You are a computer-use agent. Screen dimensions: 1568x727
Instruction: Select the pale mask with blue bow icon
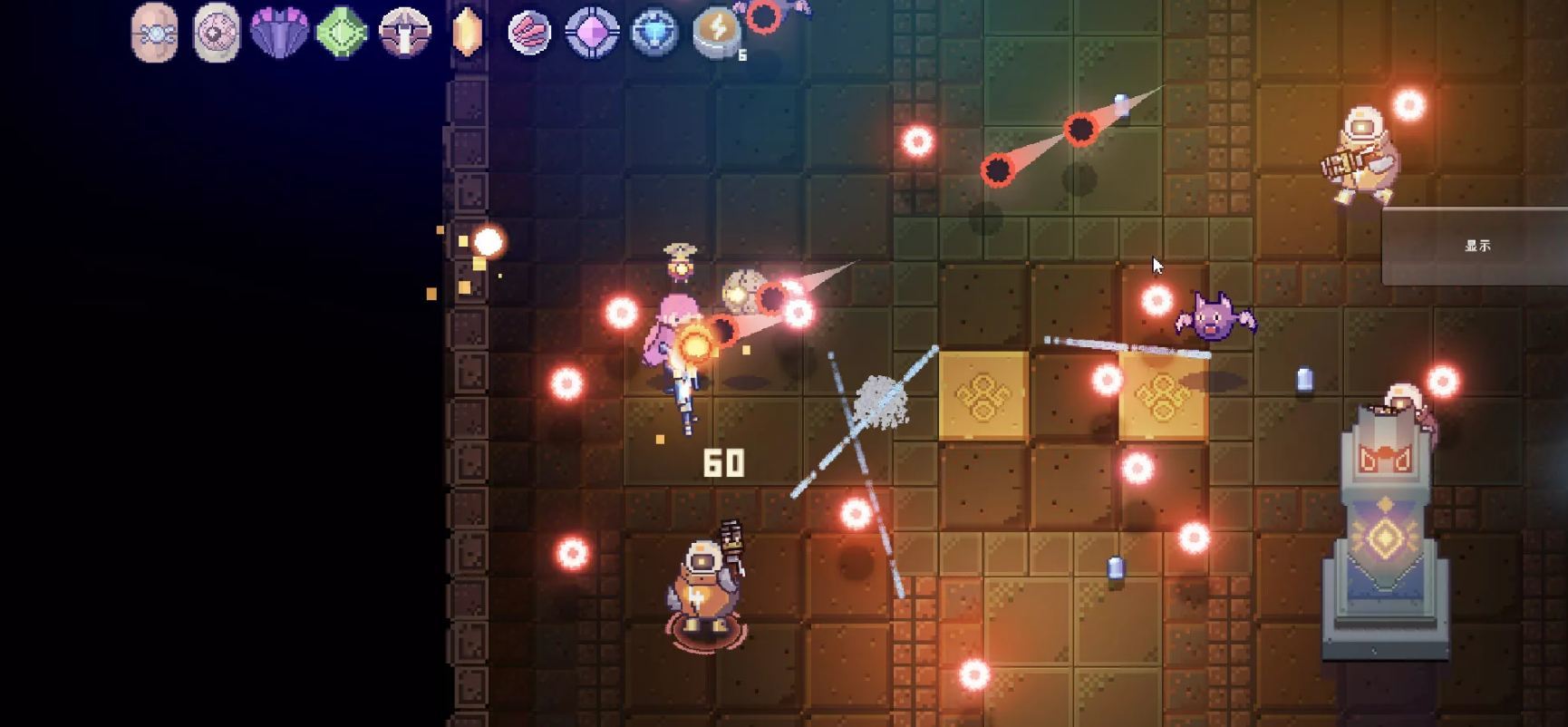click(154, 34)
